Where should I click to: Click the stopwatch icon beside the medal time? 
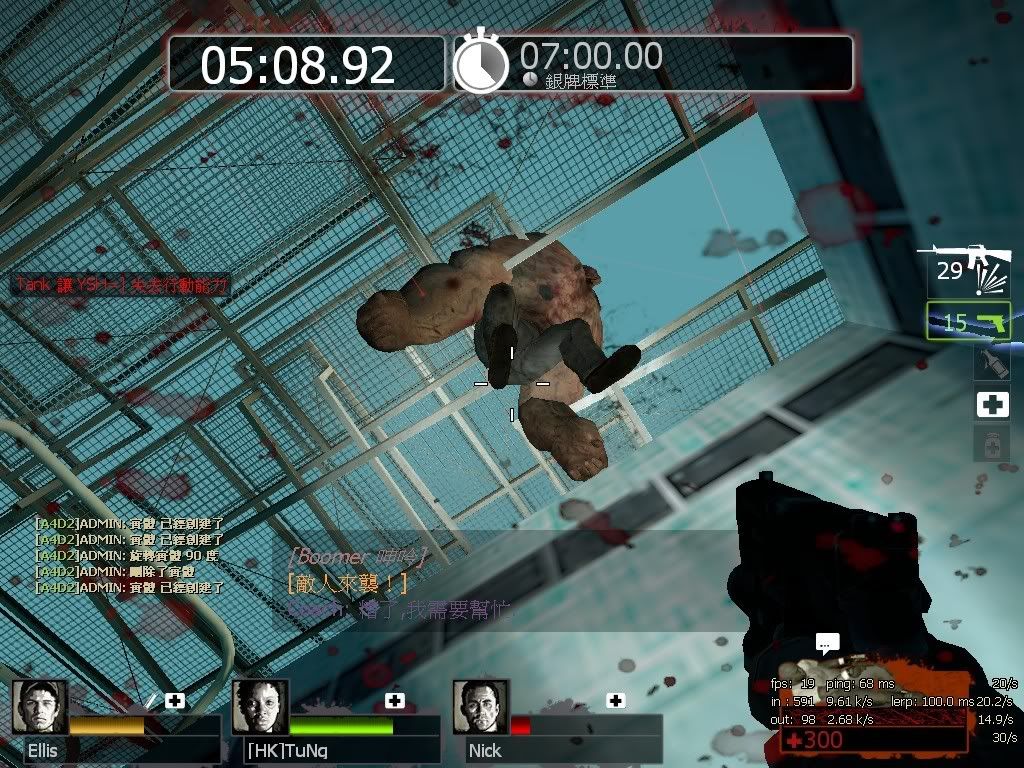(481, 64)
